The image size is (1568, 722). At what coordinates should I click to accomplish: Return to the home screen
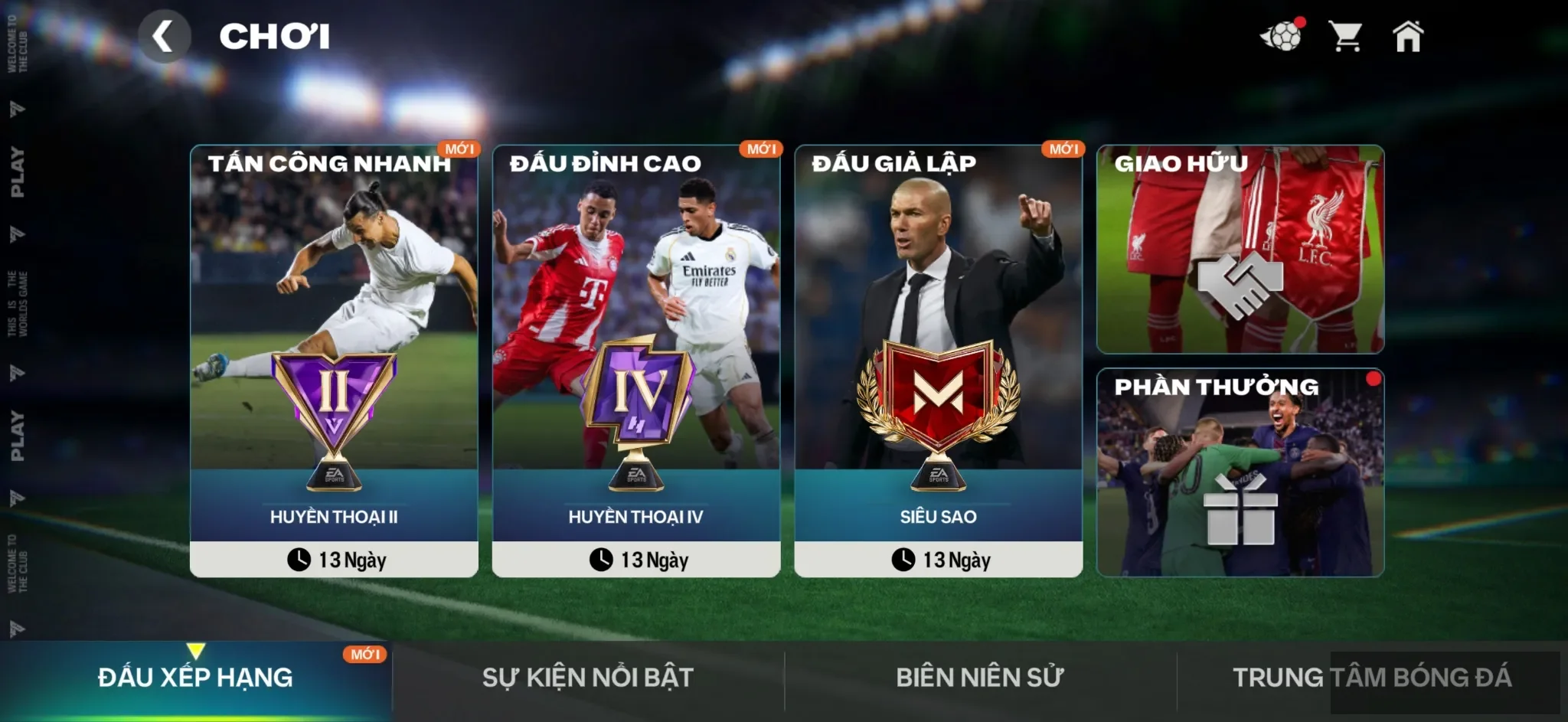tap(1407, 36)
